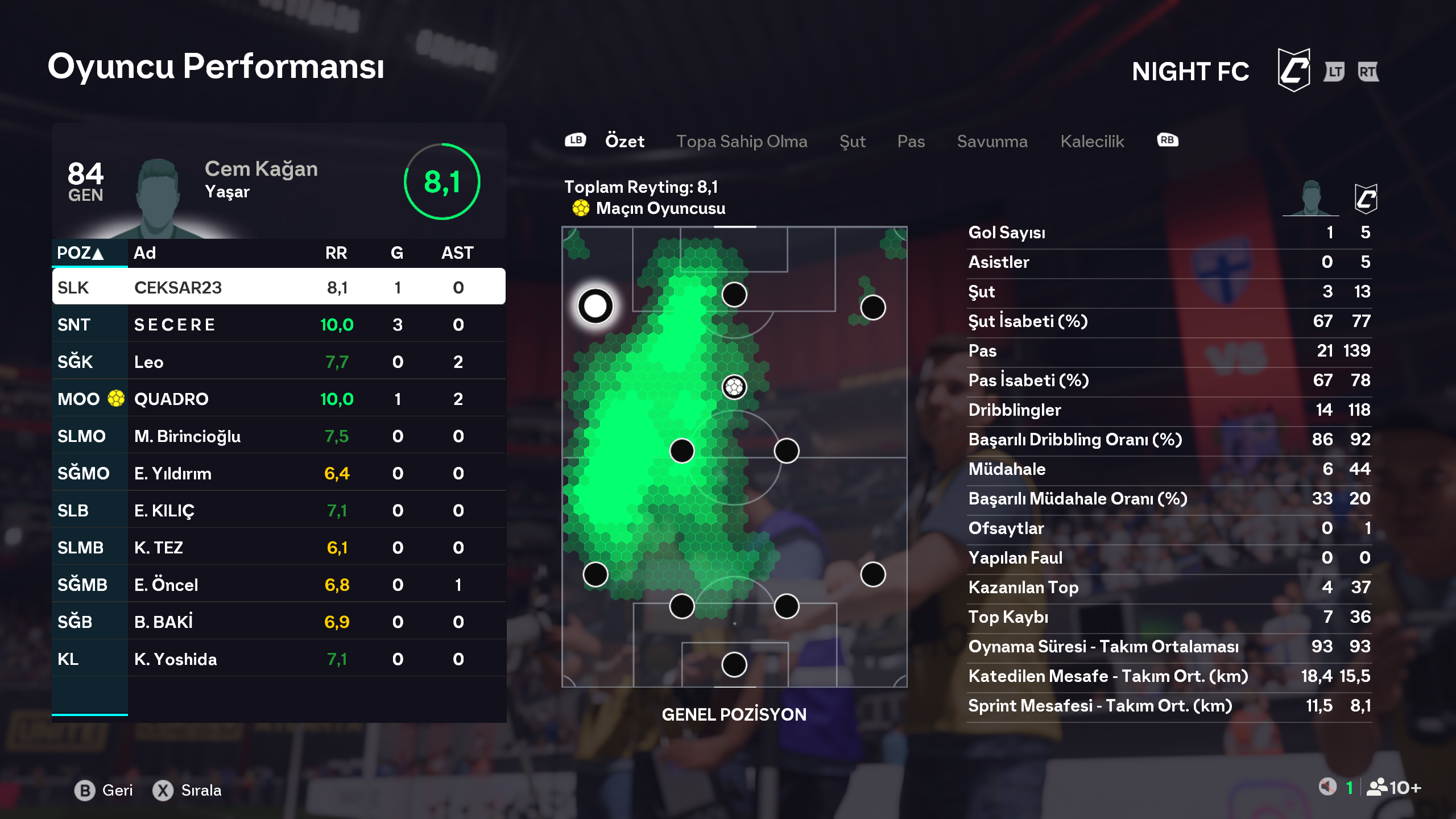This screenshot has width=1456, height=819.
Task: Pick QUADRO from the player list
Action: coord(279,399)
